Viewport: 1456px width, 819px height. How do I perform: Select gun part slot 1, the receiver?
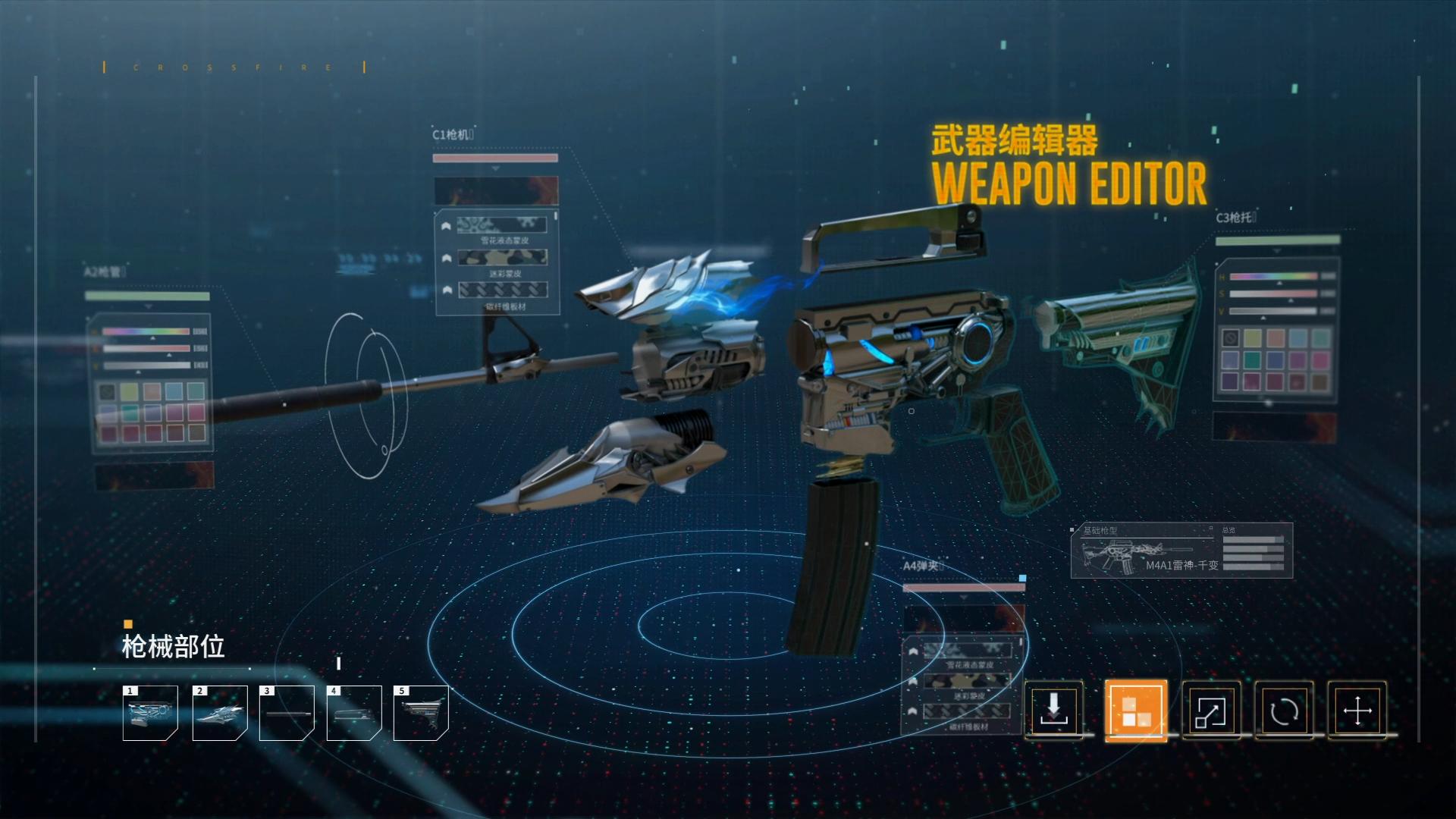pyautogui.click(x=150, y=713)
